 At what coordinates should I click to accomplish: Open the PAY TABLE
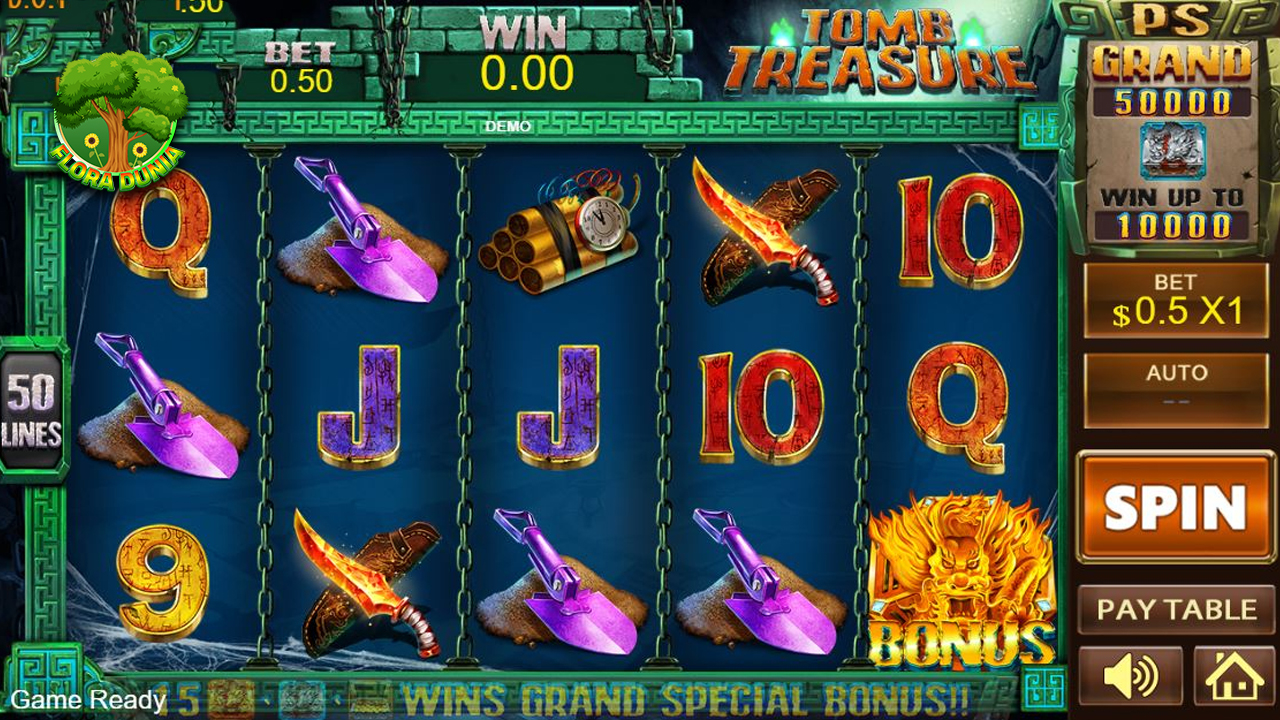[1176, 610]
